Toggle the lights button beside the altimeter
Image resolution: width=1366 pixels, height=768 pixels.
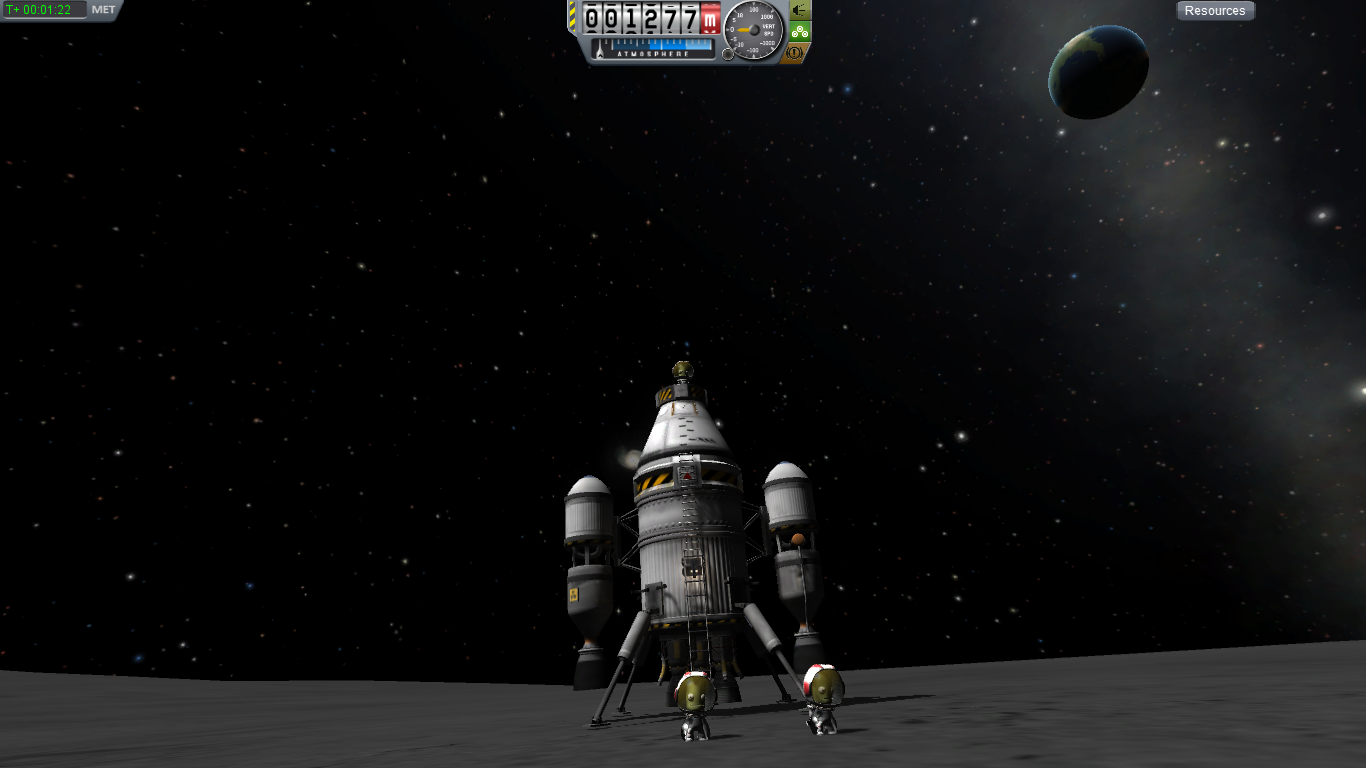click(799, 10)
